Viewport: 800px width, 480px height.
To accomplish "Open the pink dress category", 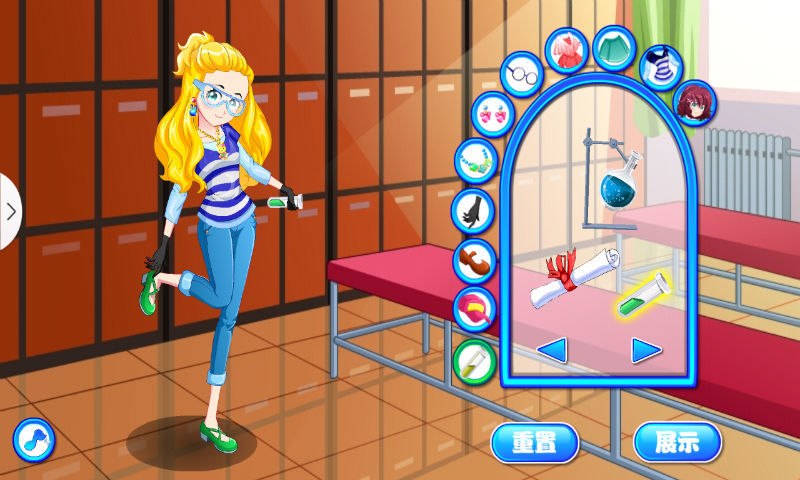I will (567, 50).
